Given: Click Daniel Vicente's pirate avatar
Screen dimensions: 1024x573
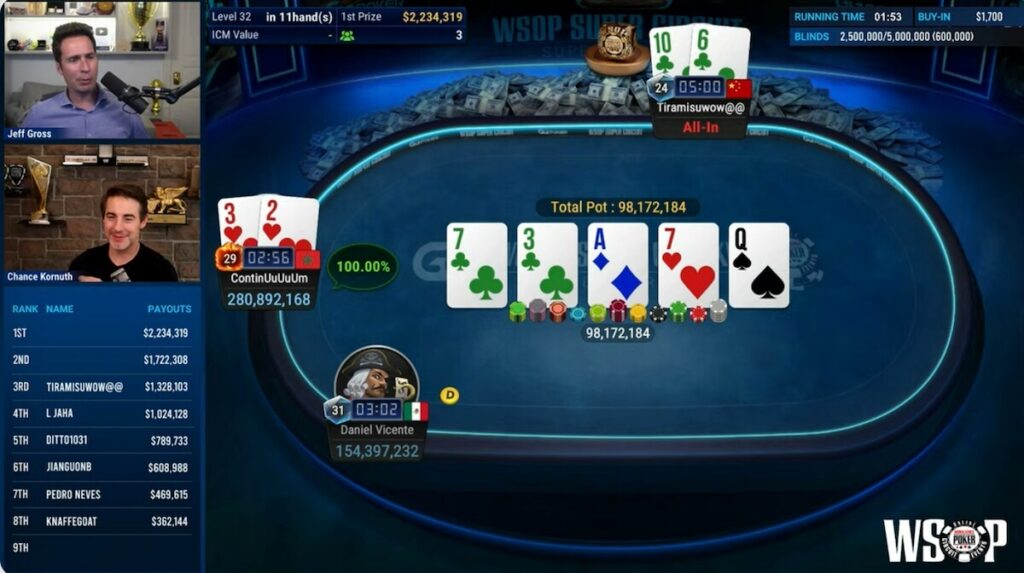Looking at the screenshot, I should [376, 376].
